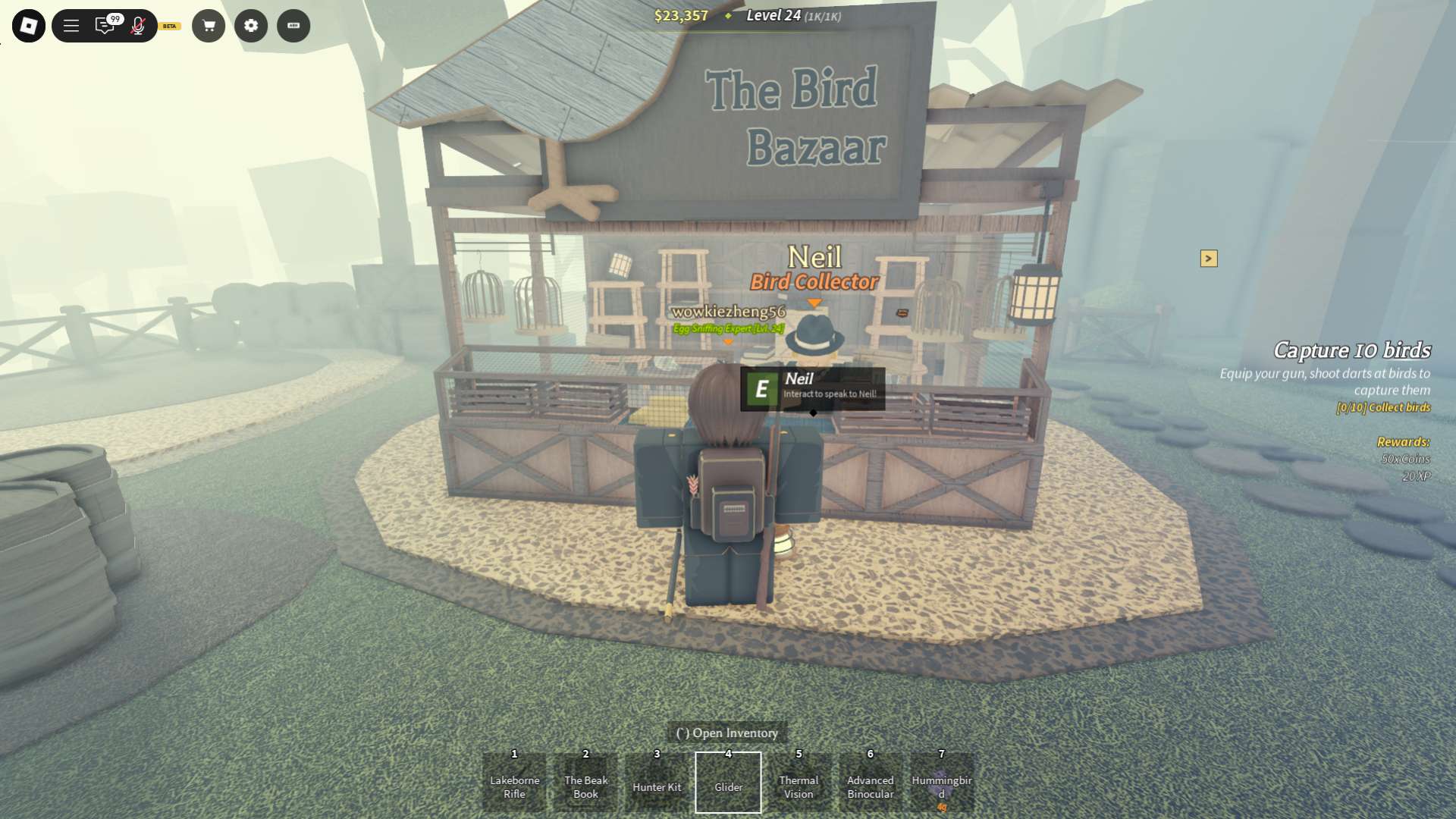
Task: Select the Hummingbird in slot 7
Action: tap(940, 782)
